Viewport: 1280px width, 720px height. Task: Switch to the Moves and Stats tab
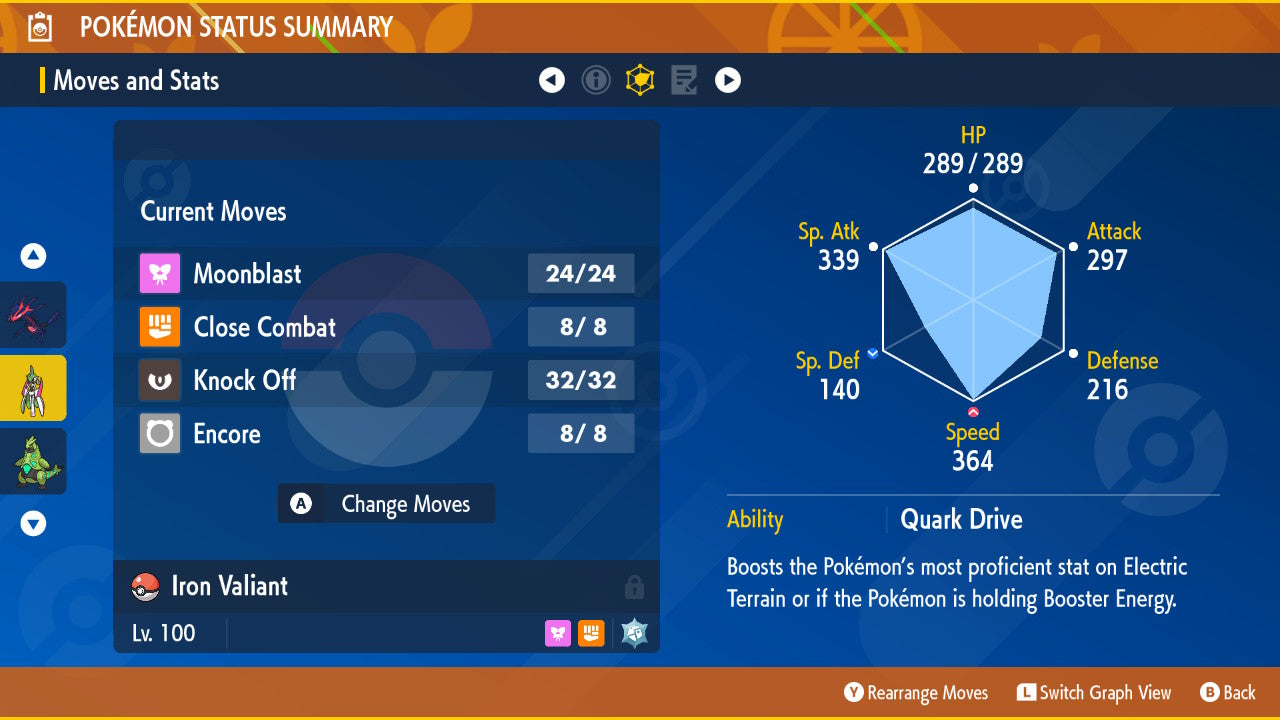136,81
